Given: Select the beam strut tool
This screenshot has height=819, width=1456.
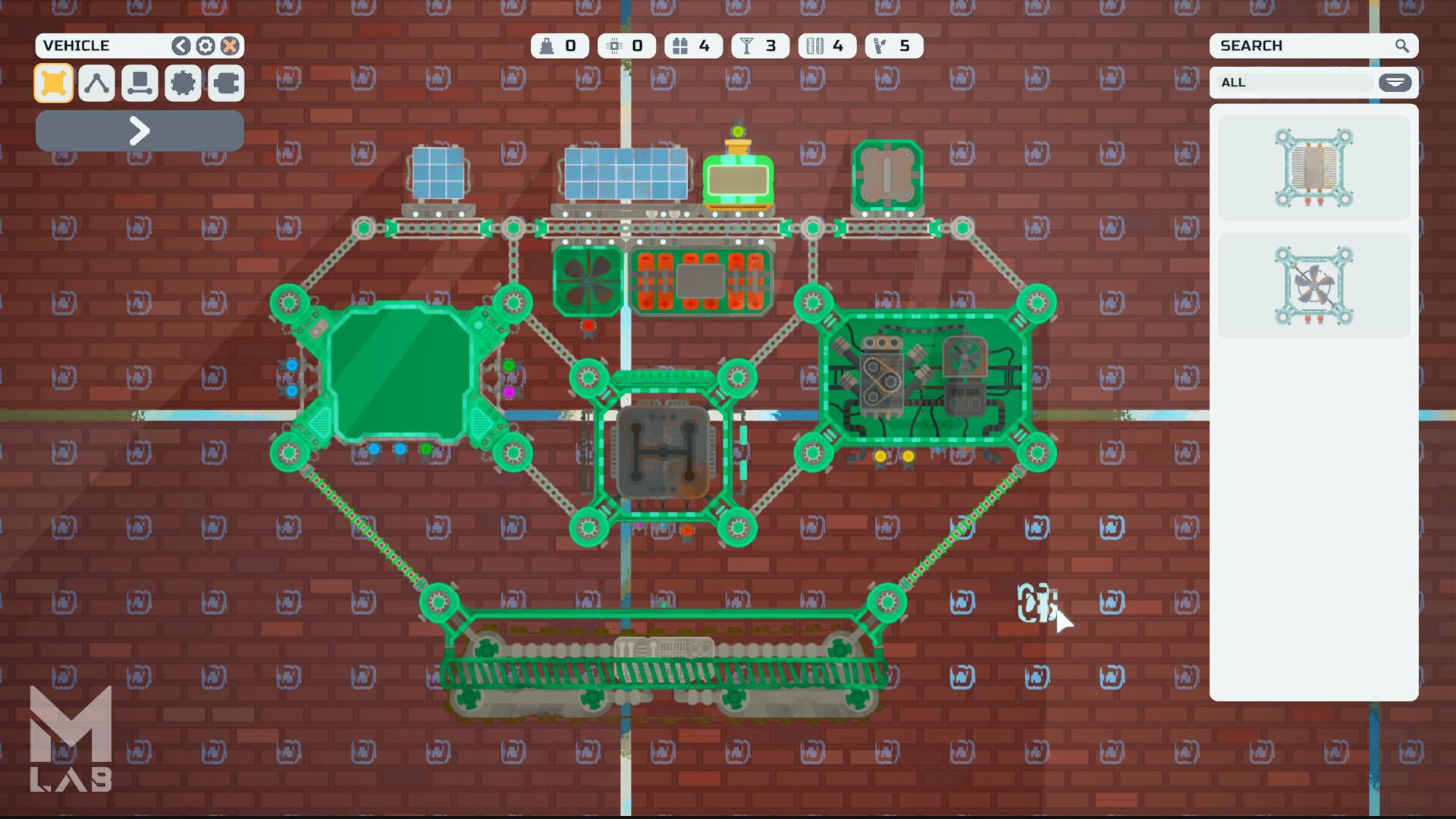Looking at the screenshot, I should click(x=96, y=83).
